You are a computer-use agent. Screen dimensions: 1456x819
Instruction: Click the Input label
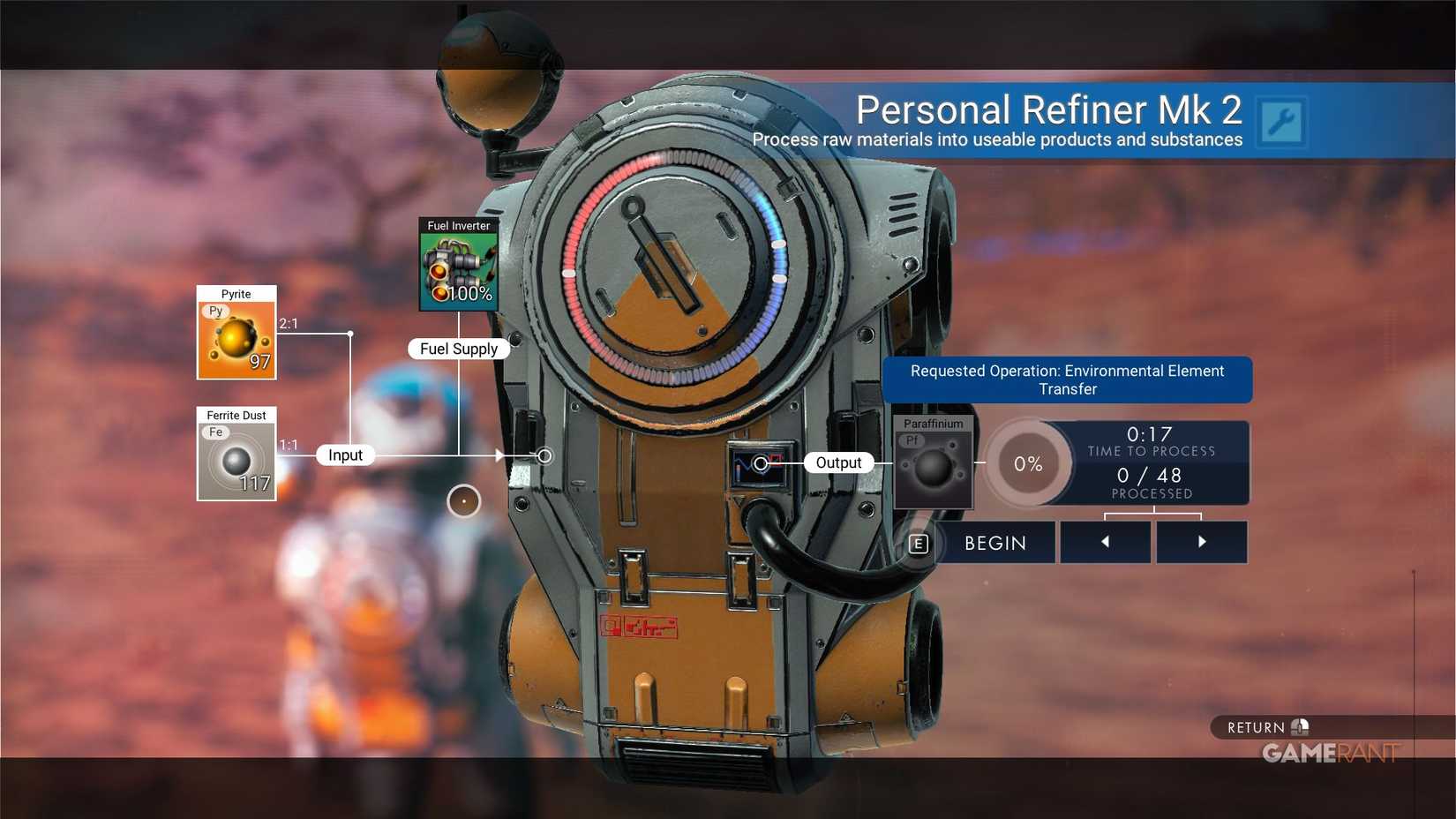coord(344,455)
